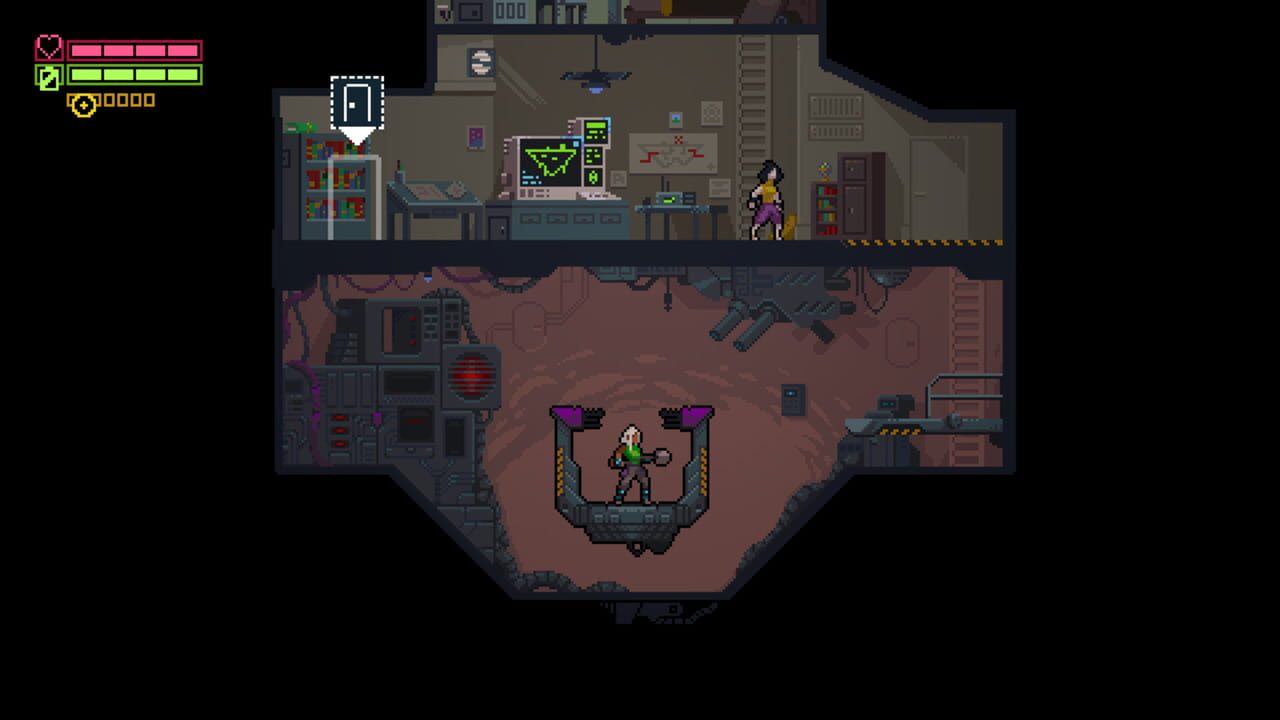Select the player character on the elevator
1280x720 pixels.
[x=632, y=465]
